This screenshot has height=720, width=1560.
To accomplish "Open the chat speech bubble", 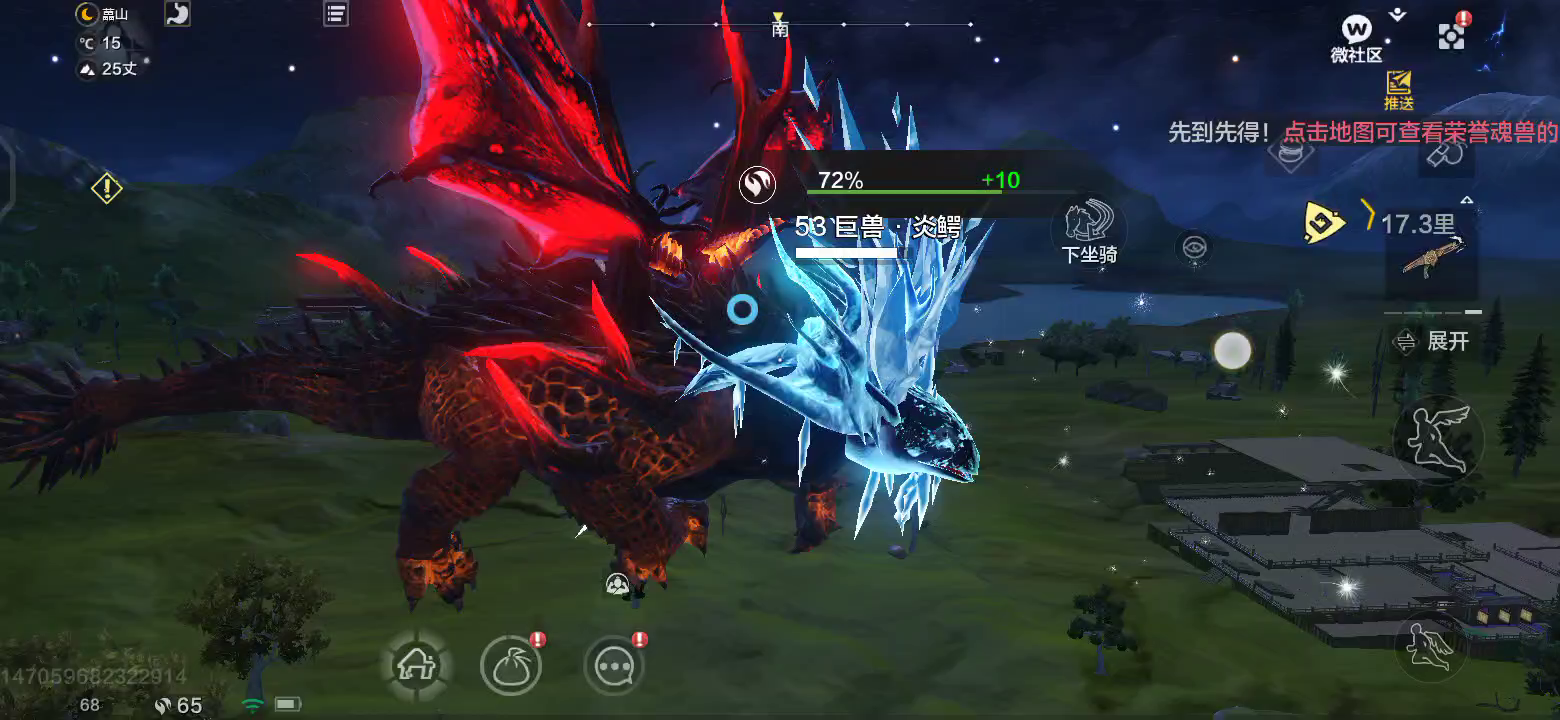I will pos(614,666).
